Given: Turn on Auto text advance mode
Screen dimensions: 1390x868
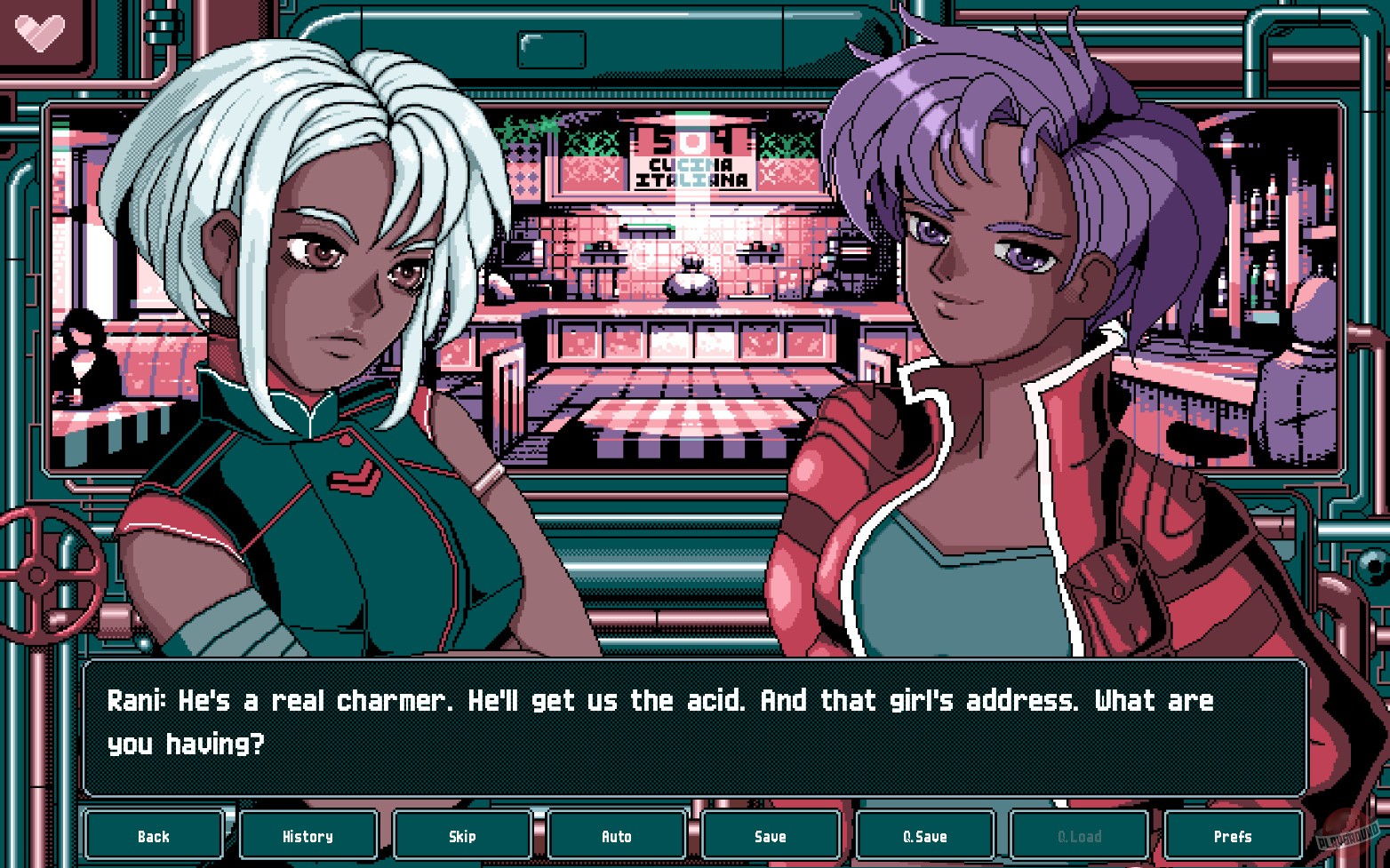Looking at the screenshot, I should [617, 836].
